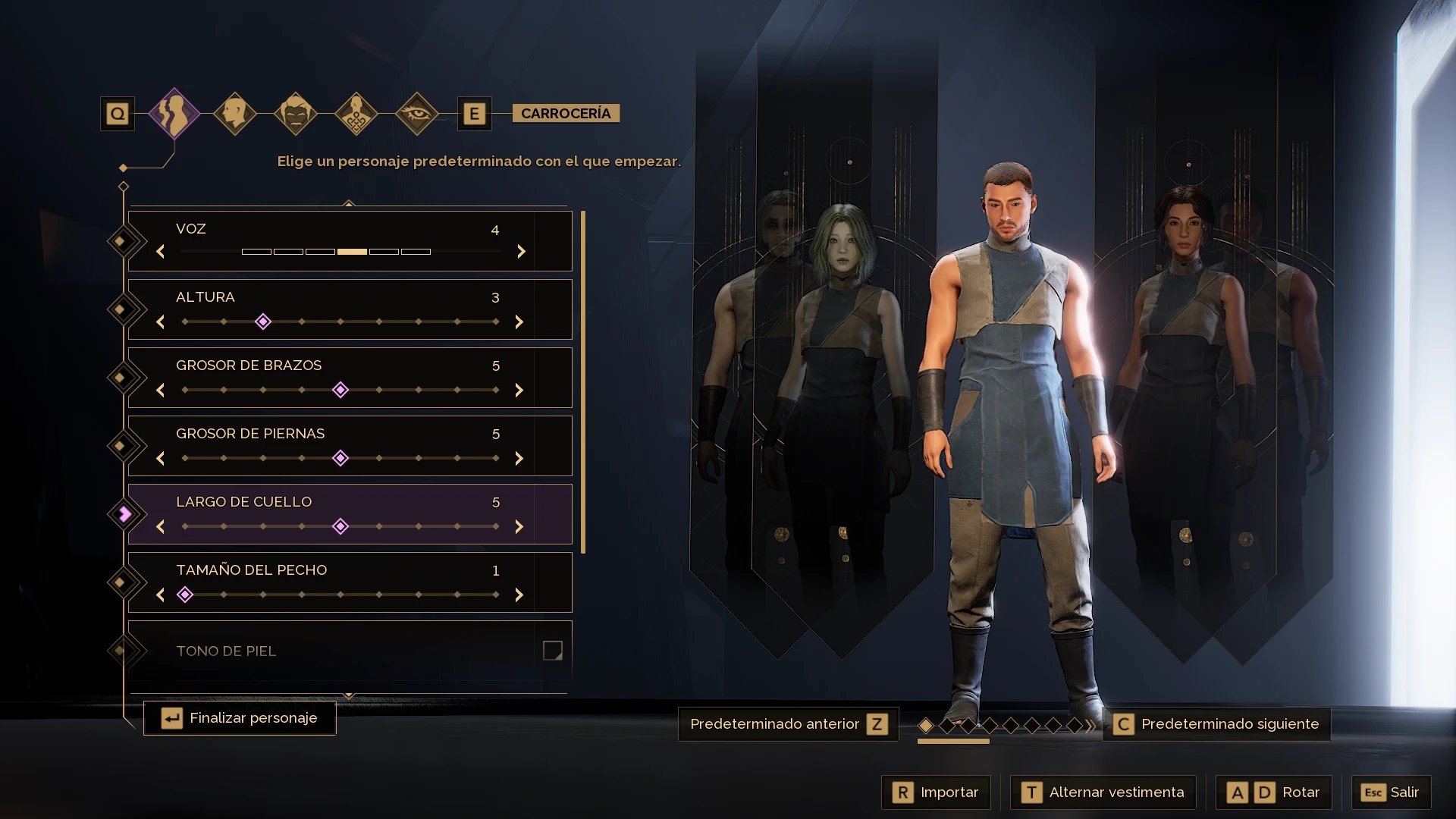Increase Altura with its right arrow
1456x819 pixels.
point(519,322)
